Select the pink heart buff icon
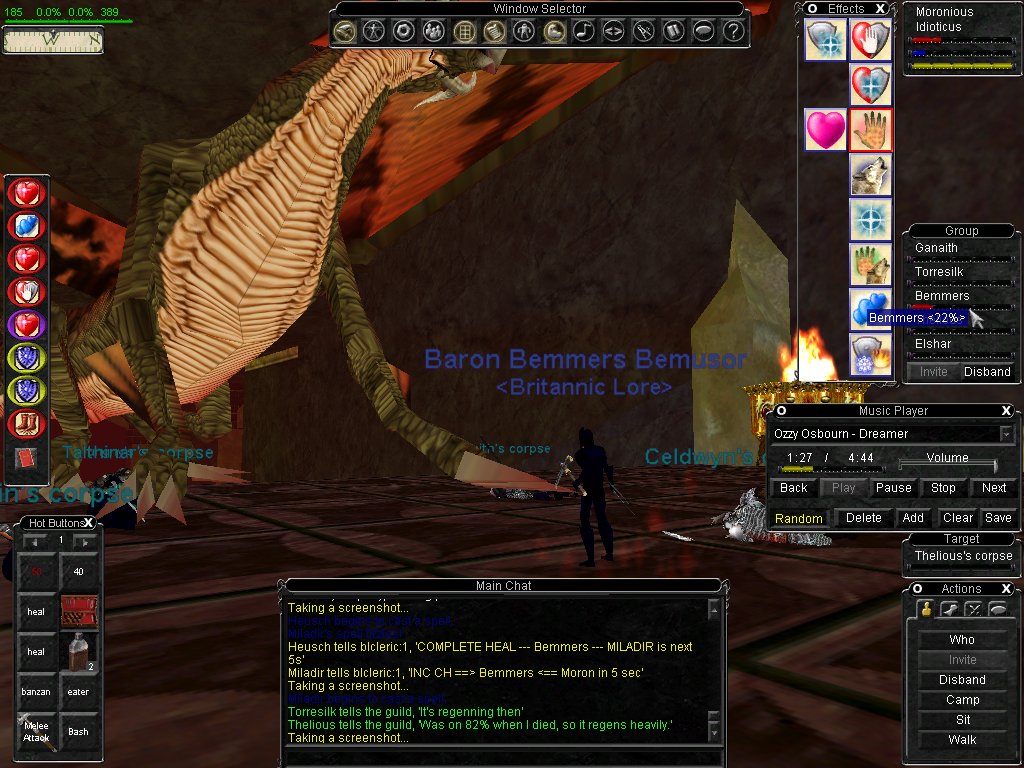 coord(825,130)
